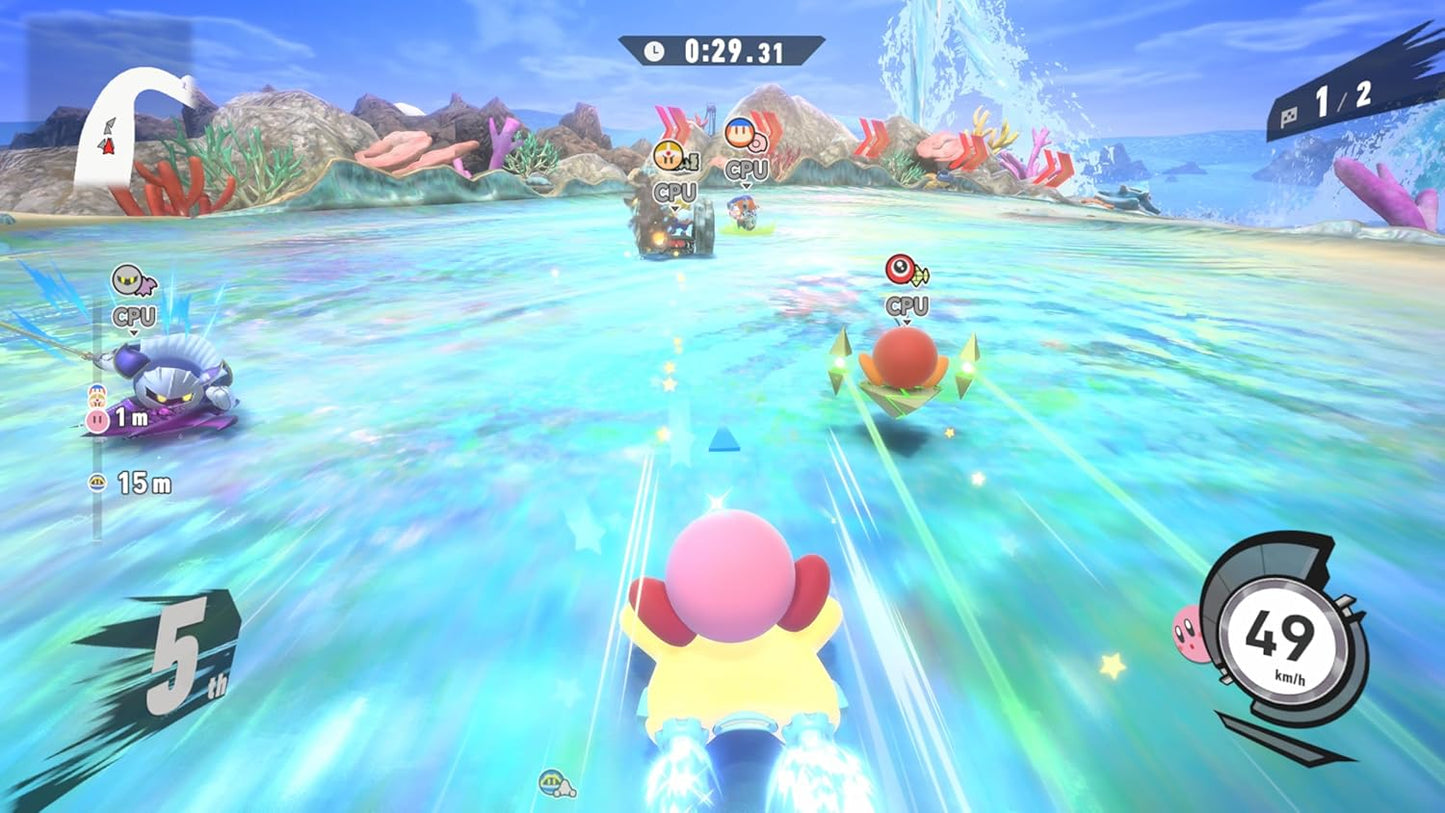Click the small Kirby icon beside the 1m distance

click(98, 418)
